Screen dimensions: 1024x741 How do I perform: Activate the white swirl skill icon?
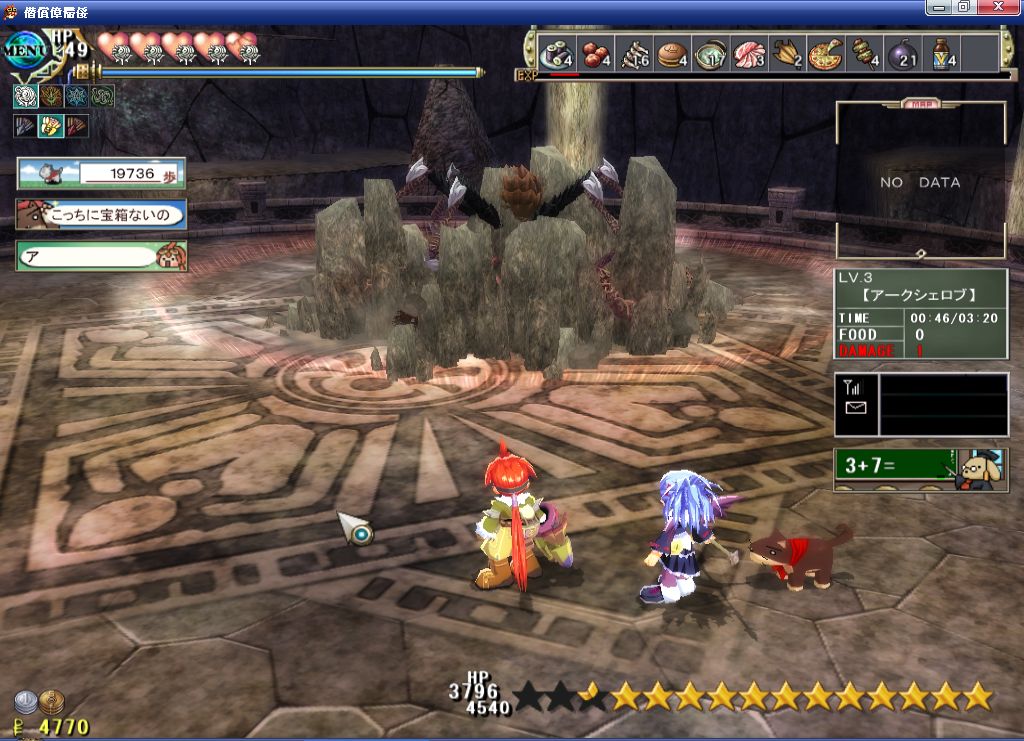(x=26, y=96)
